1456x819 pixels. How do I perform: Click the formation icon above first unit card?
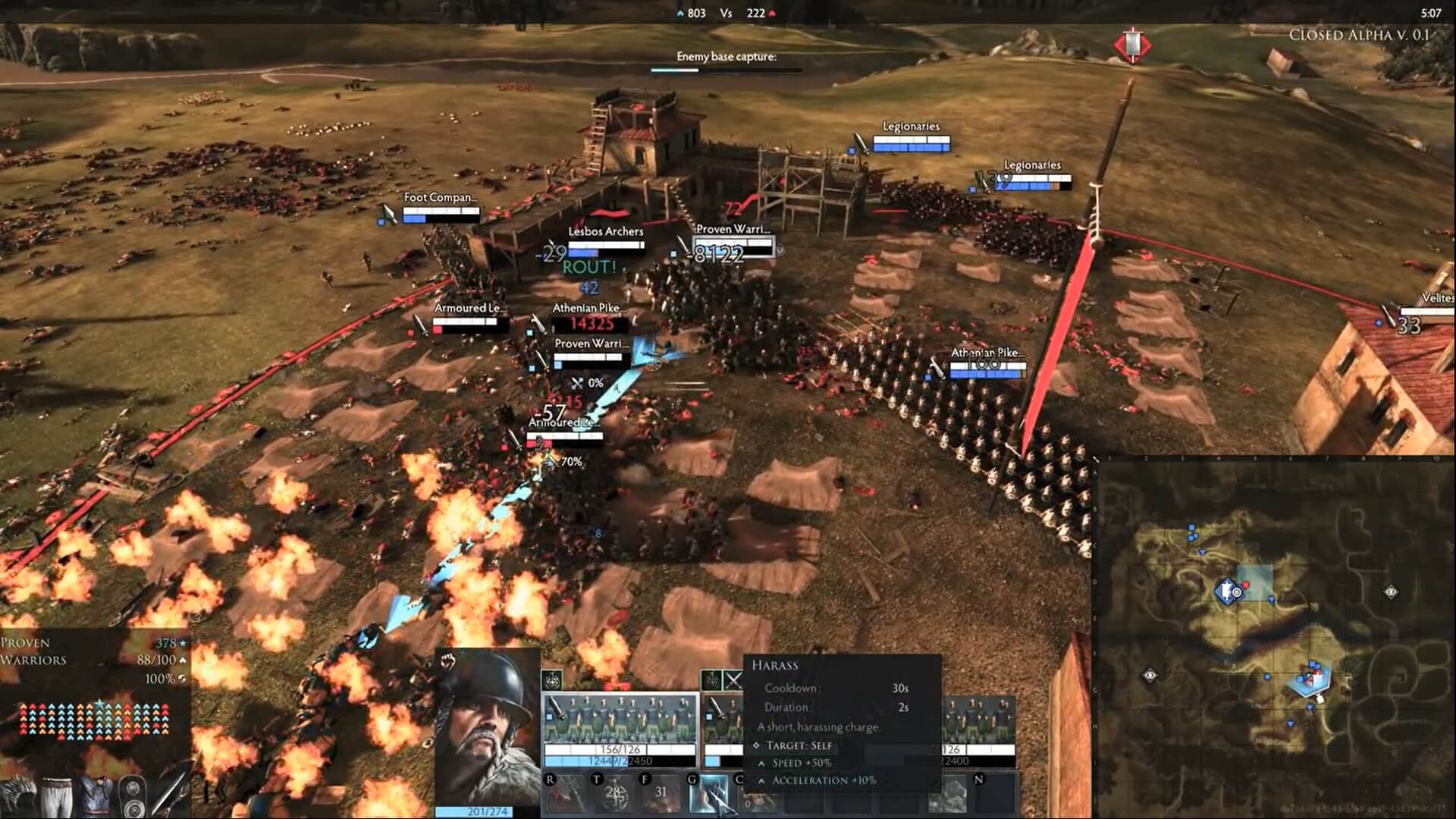552,680
